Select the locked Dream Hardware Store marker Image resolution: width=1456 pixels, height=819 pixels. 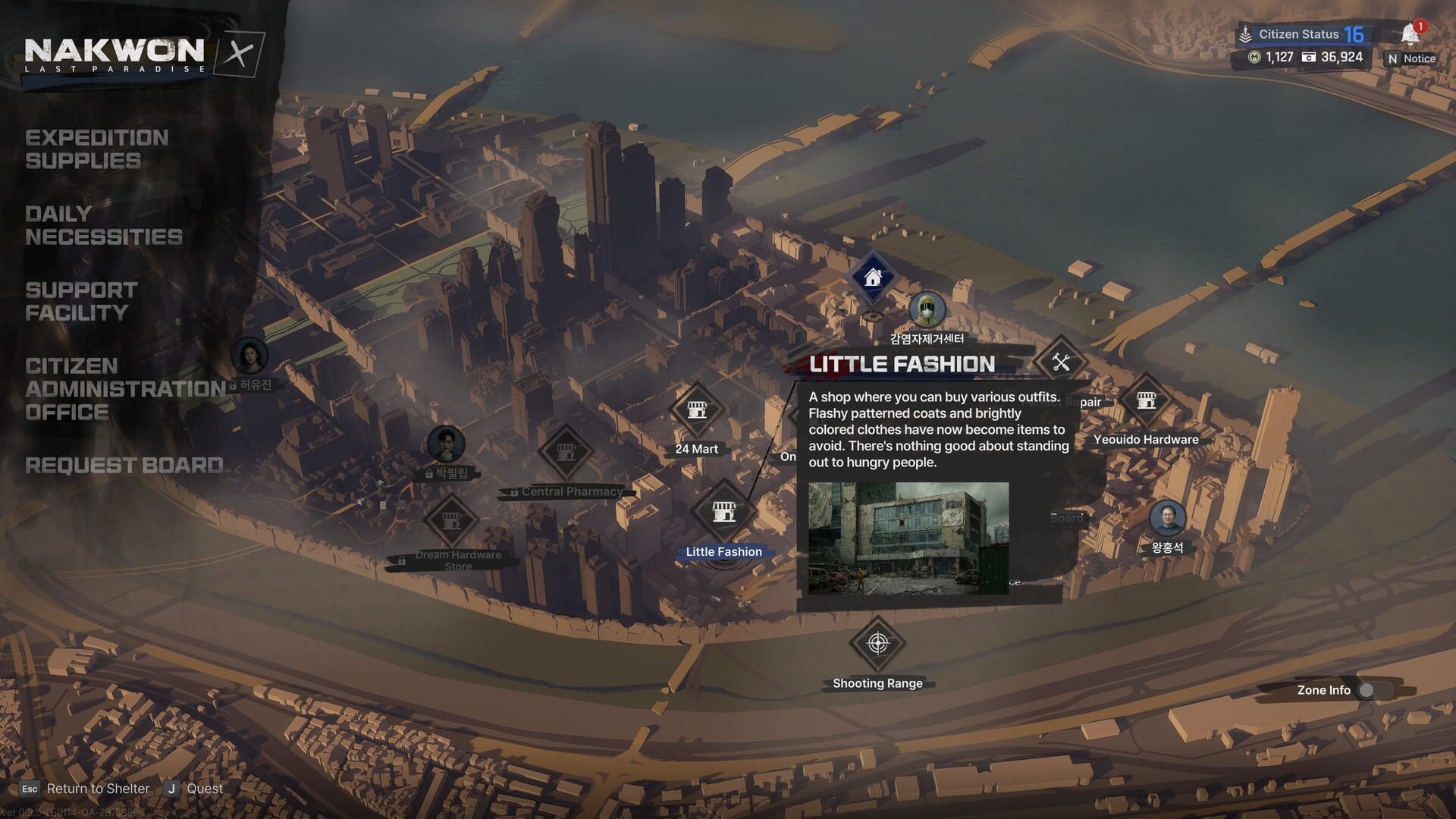[x=451, y=520]
